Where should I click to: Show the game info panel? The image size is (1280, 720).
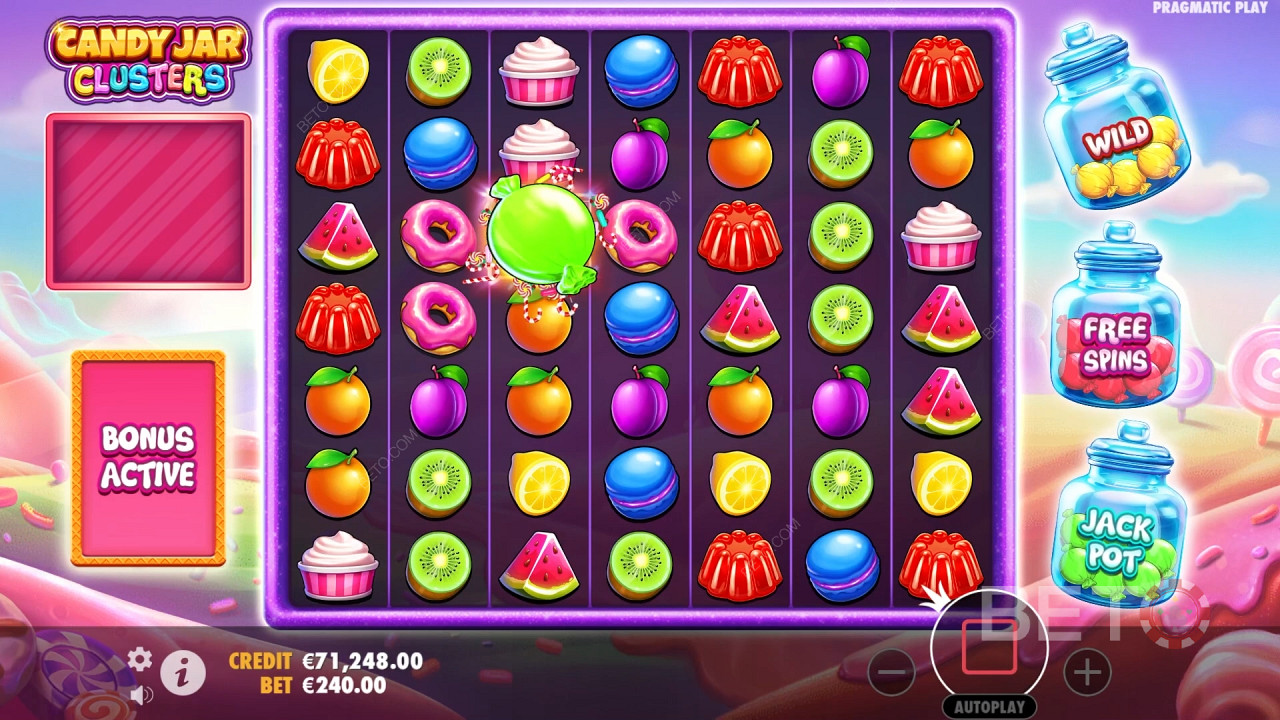[x=183, y=675]
